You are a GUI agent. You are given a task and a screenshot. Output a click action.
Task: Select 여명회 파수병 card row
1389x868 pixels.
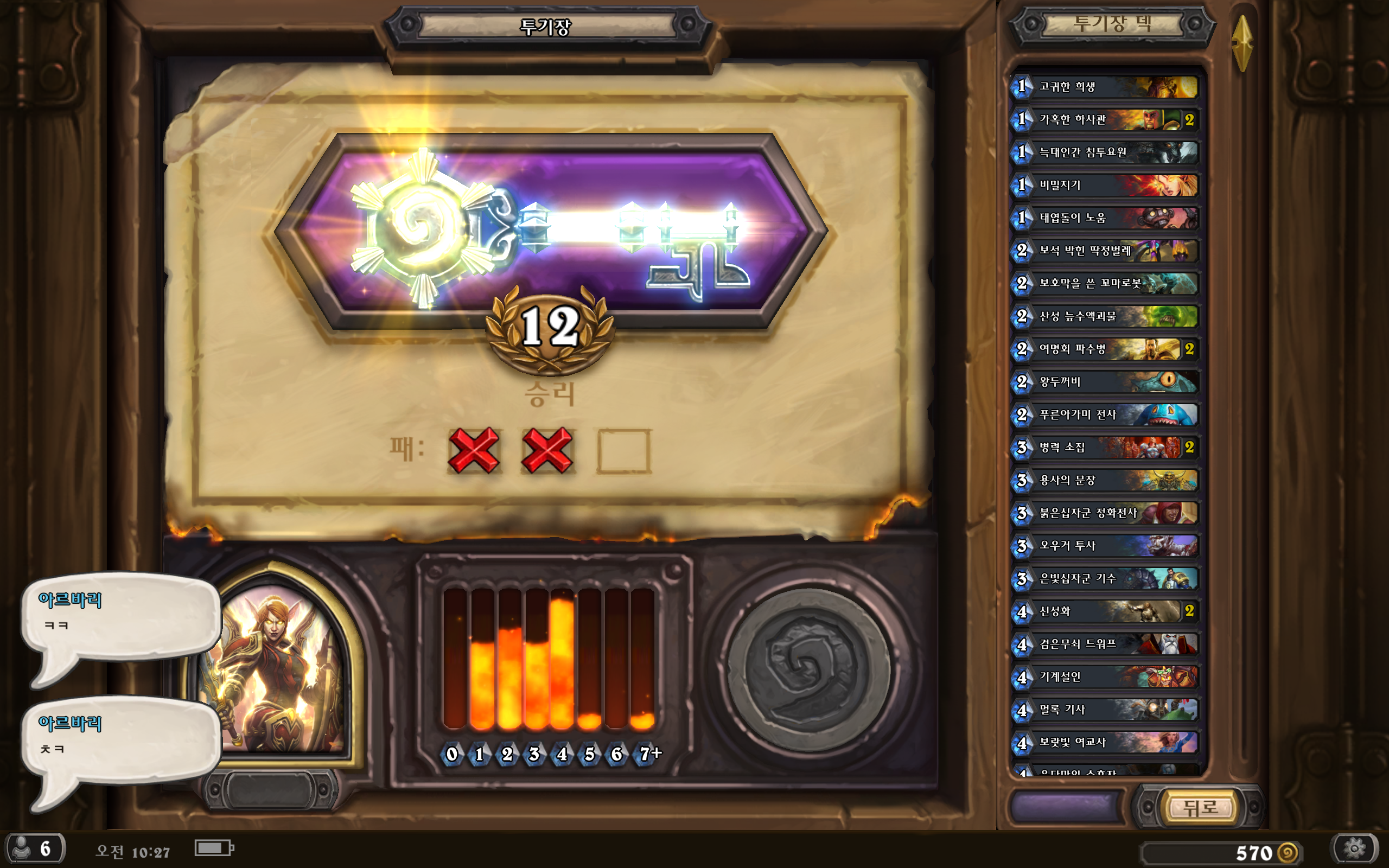point(1104,349)
